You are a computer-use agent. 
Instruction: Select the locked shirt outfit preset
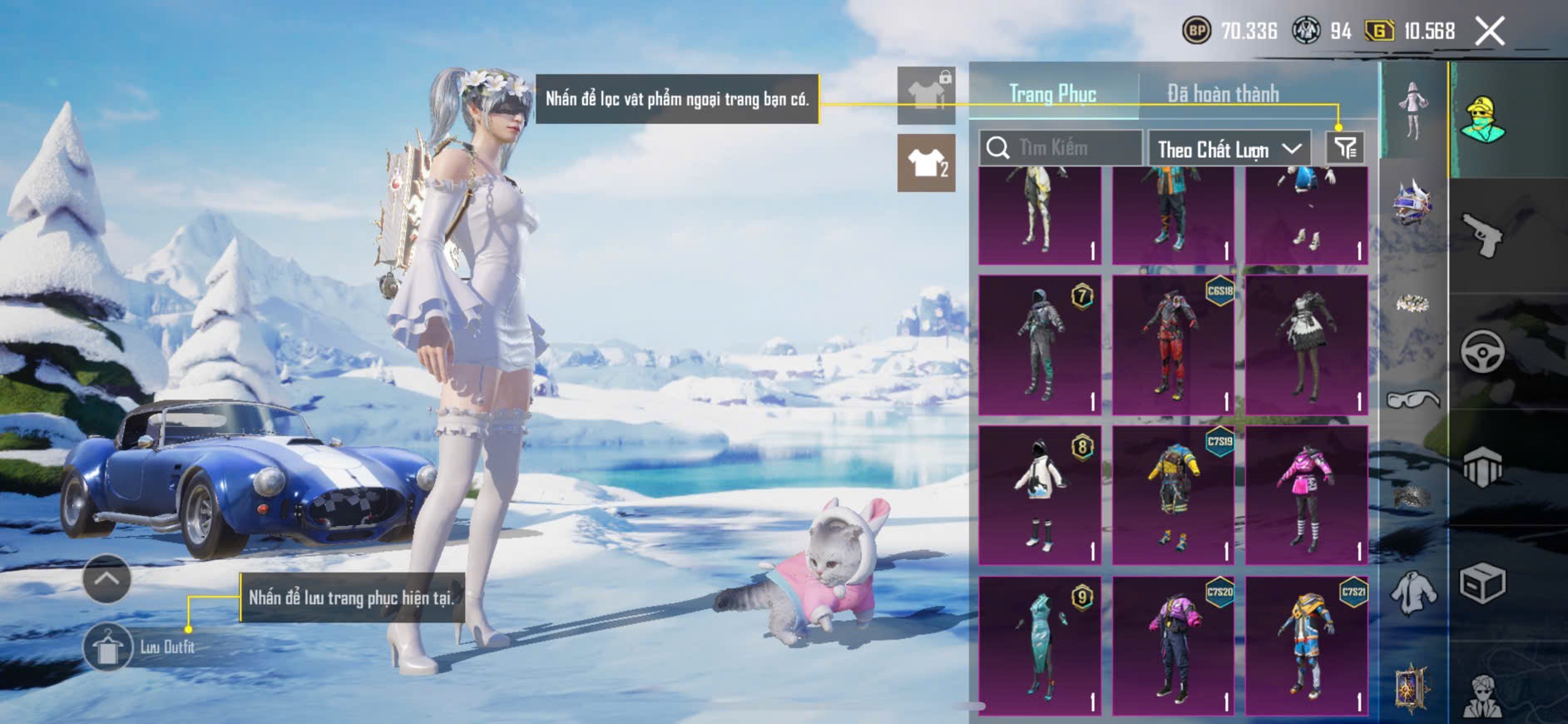coord(926,95)
